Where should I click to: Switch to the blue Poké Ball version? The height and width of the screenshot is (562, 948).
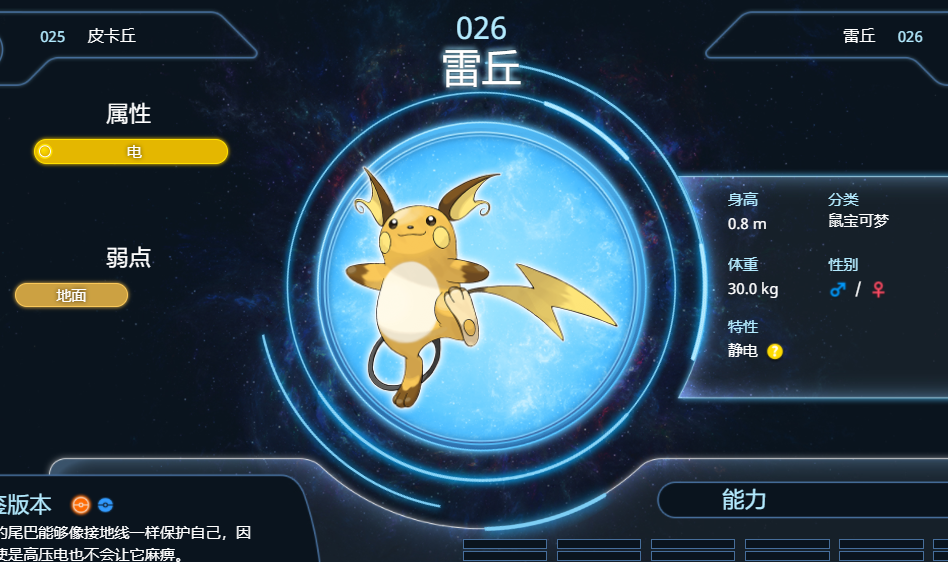106,505
